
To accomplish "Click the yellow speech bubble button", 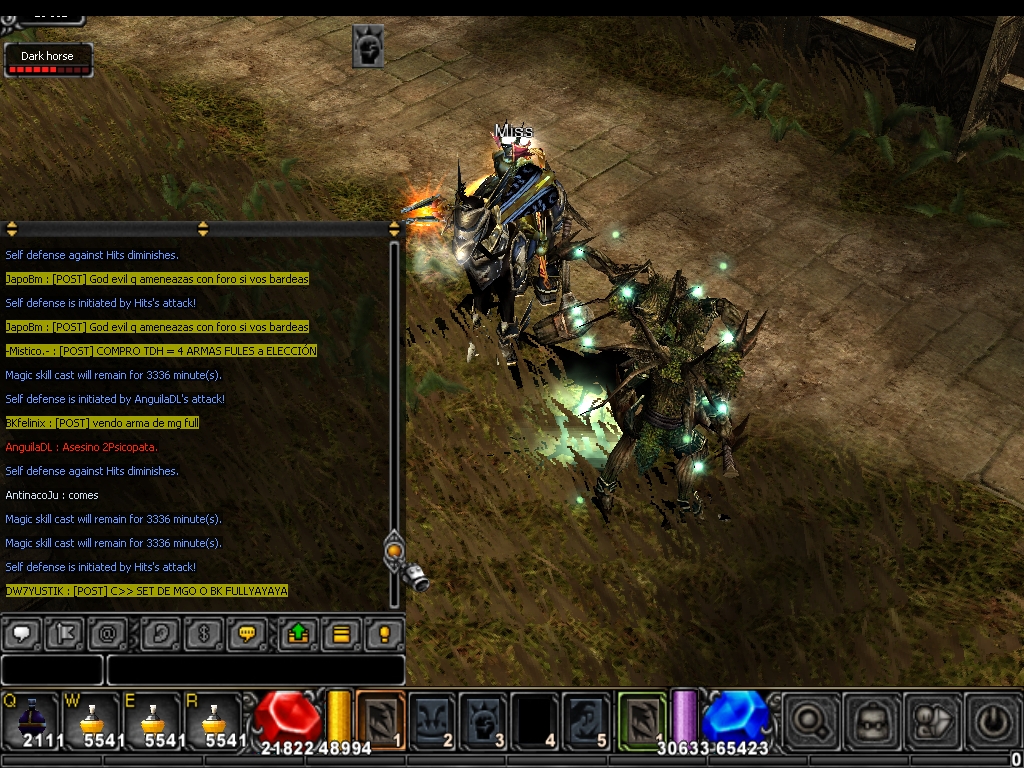I will tap(246, 634).
